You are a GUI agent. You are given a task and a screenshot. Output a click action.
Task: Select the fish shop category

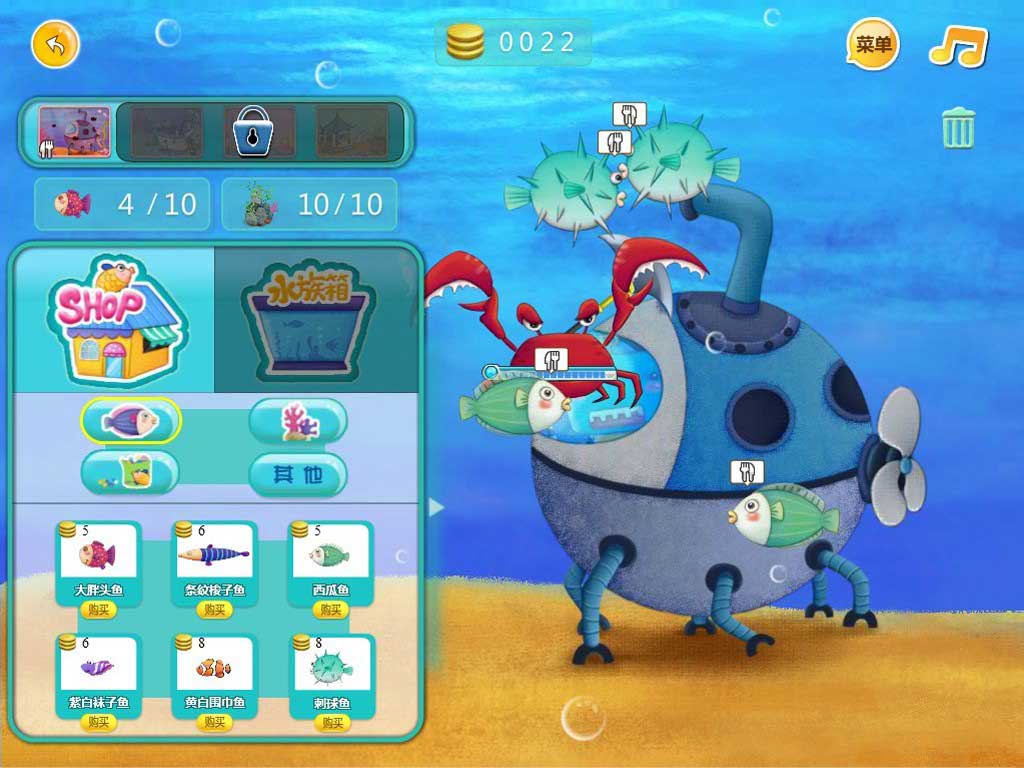click(131, 421)
